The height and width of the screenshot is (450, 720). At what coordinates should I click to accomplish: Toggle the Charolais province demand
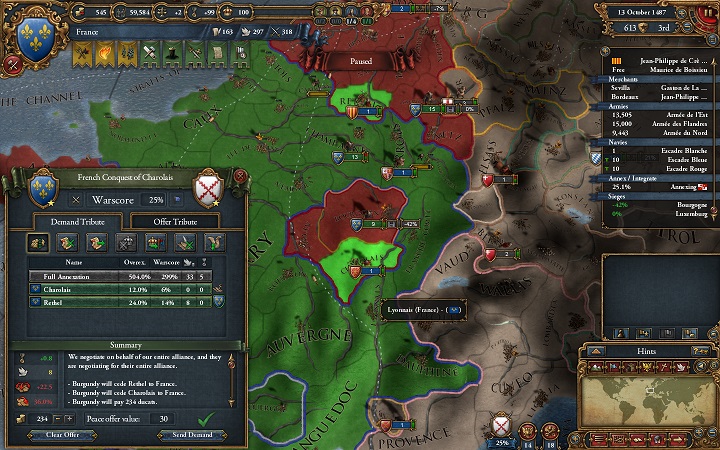120,288
